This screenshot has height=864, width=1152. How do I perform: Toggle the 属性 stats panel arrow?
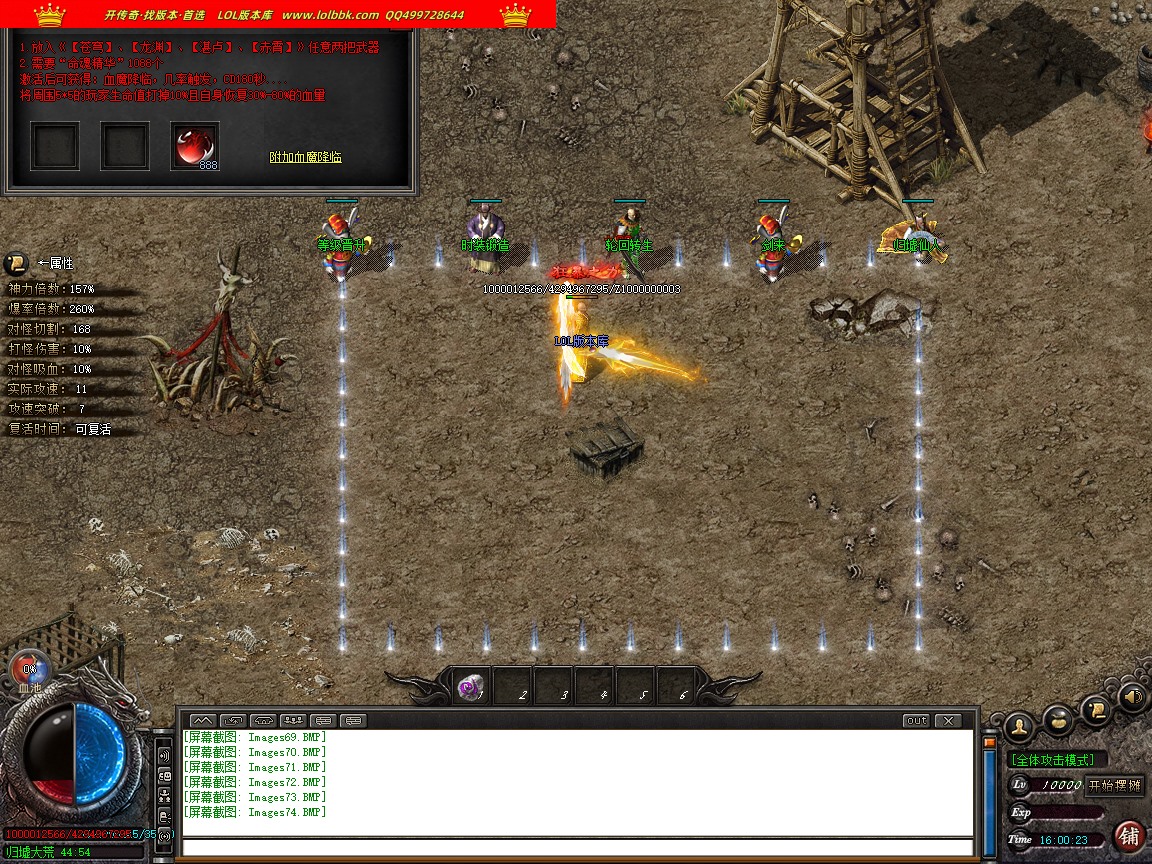(16, 263)
